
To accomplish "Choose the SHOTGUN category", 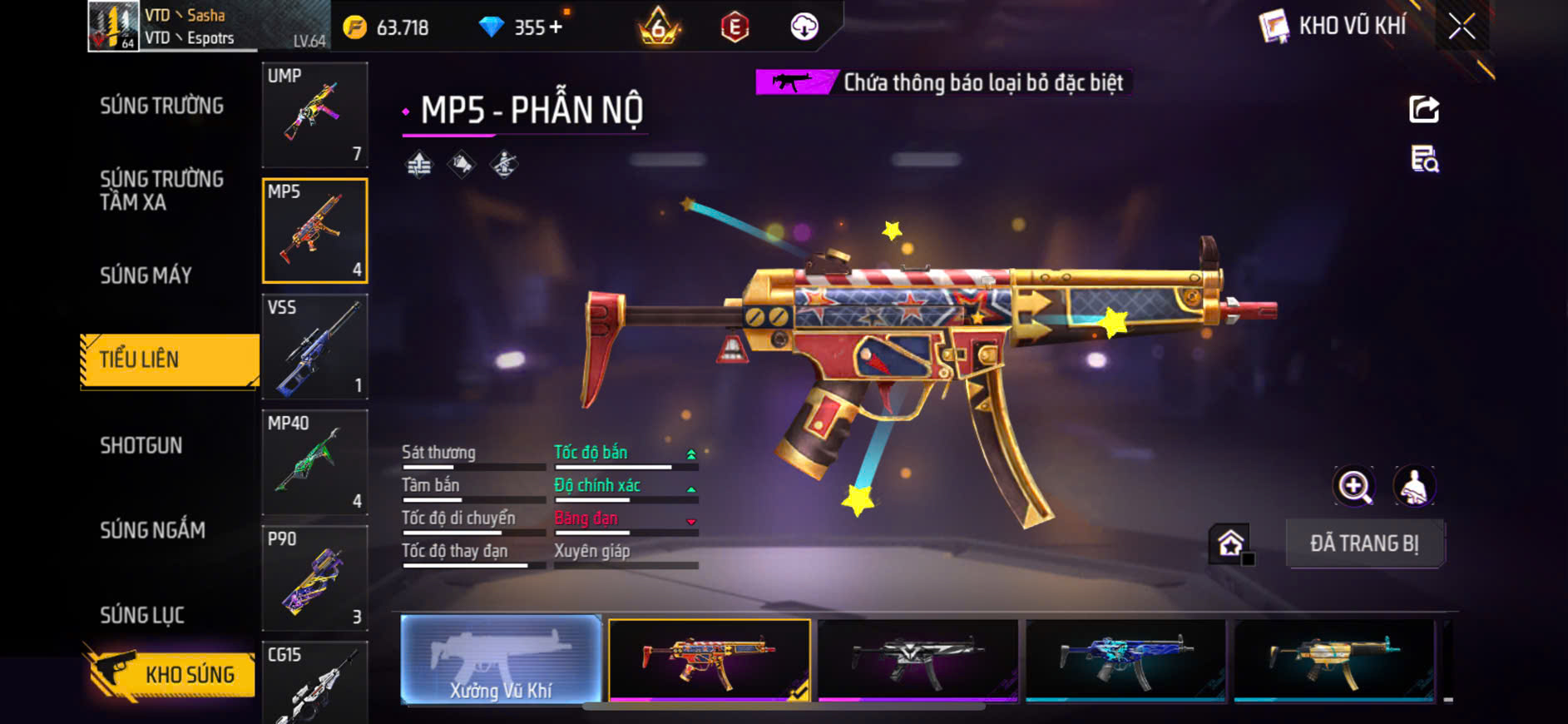I will pos(141,445).
